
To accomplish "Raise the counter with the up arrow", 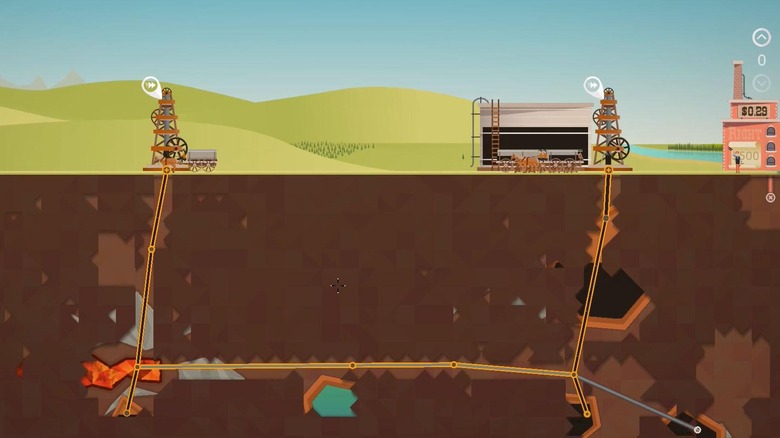I will tap(761, 38).
